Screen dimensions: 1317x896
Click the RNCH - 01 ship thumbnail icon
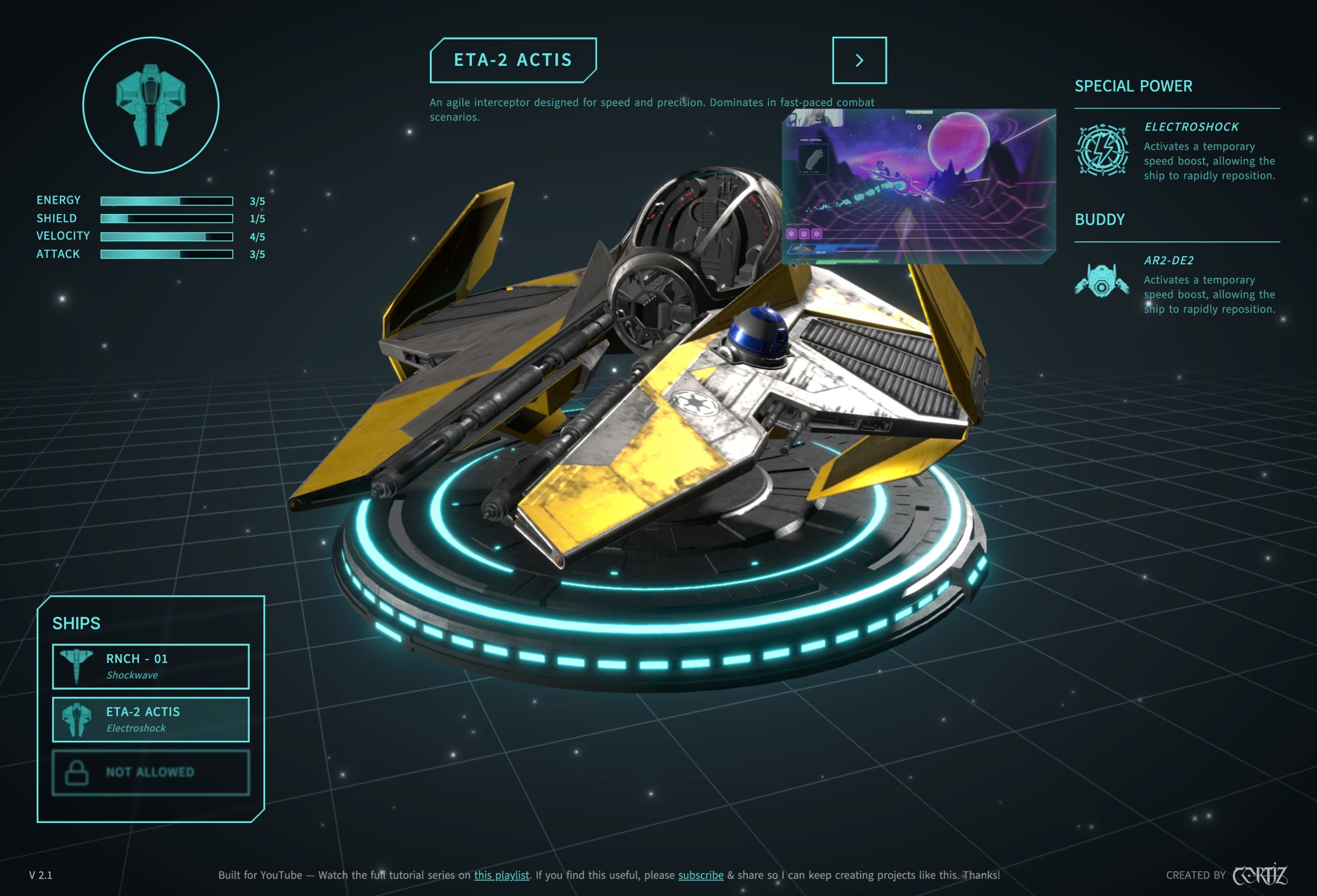pos(76,666)
